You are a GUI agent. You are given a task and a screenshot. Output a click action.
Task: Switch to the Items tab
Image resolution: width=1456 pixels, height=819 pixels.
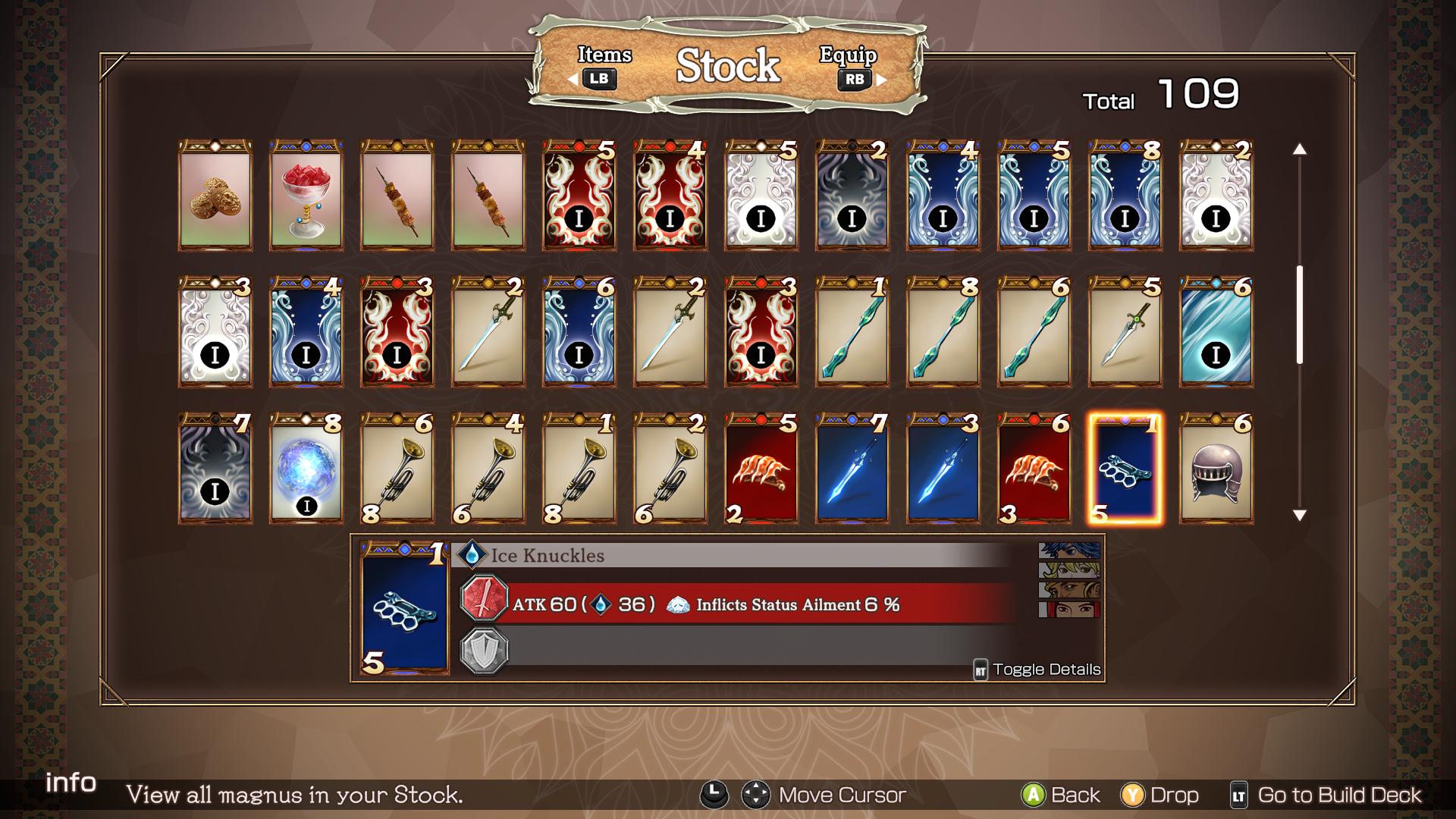click(x=603, y=67)
